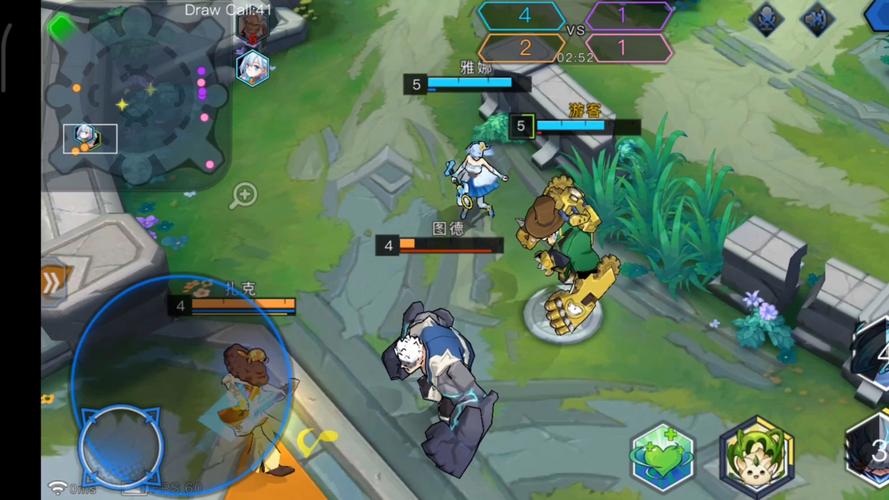Tap the green diamond indicator on minimap

tap(59, 27)
